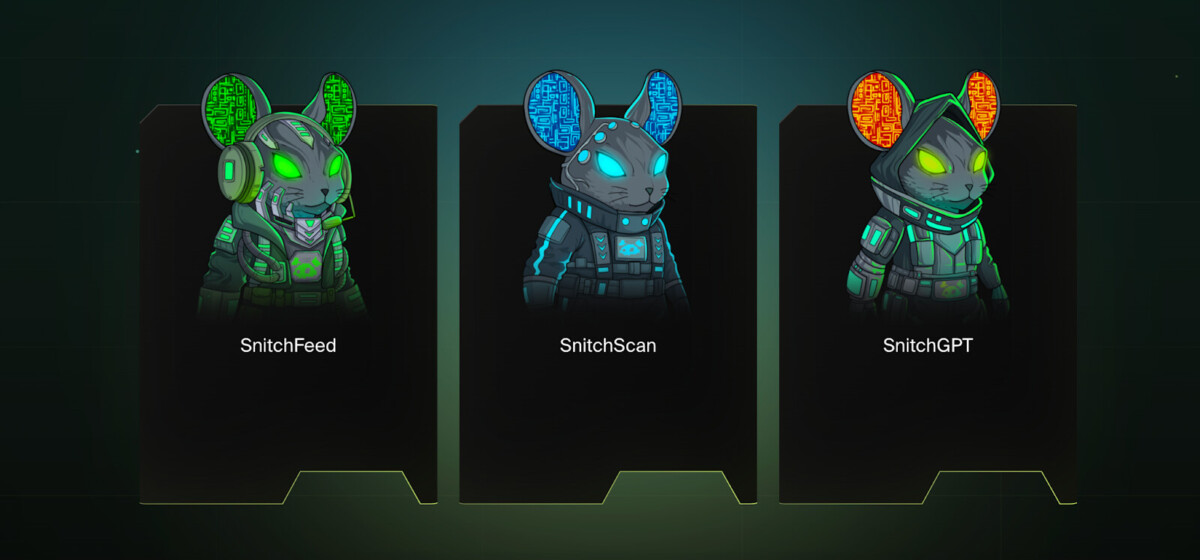
Task: Pick the SnitchGPT card
Action: [928, 300]
